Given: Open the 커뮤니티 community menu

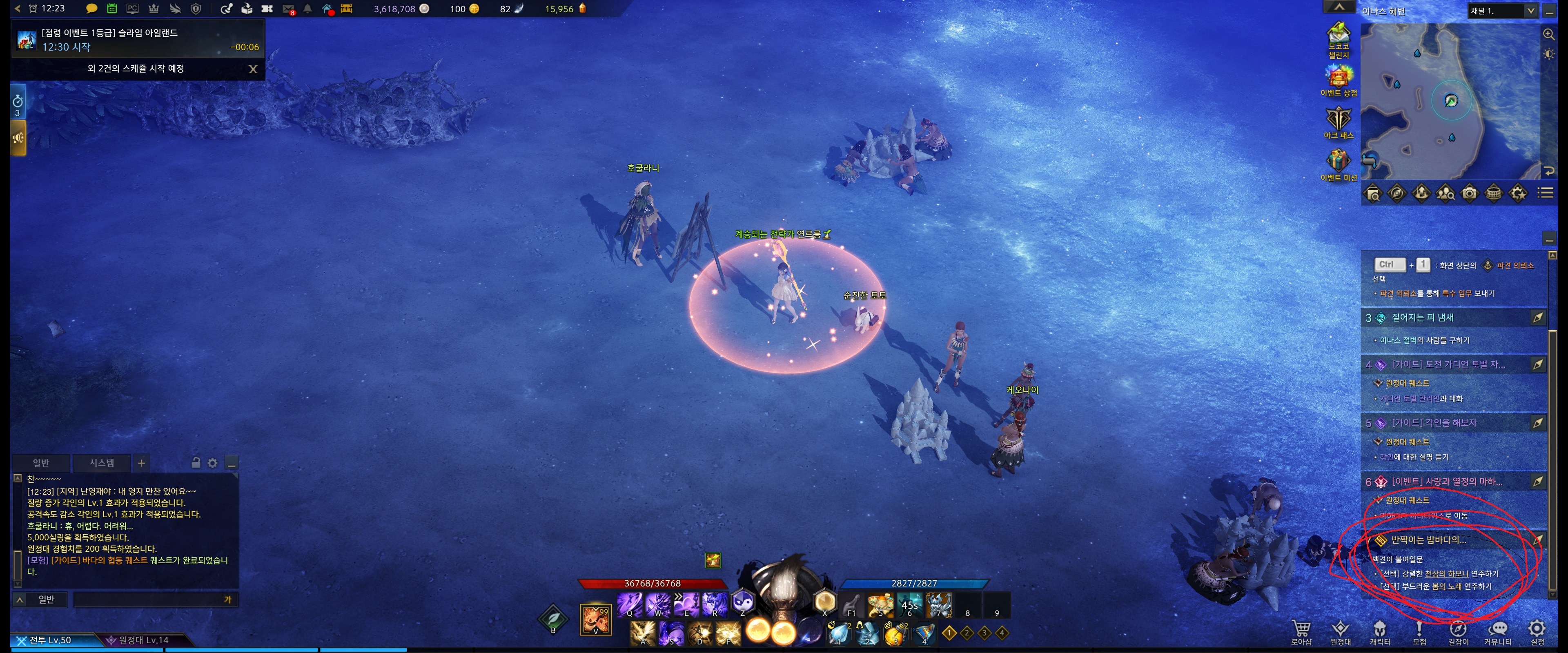Looking at the screenshot, I should tap(1497, 631).
